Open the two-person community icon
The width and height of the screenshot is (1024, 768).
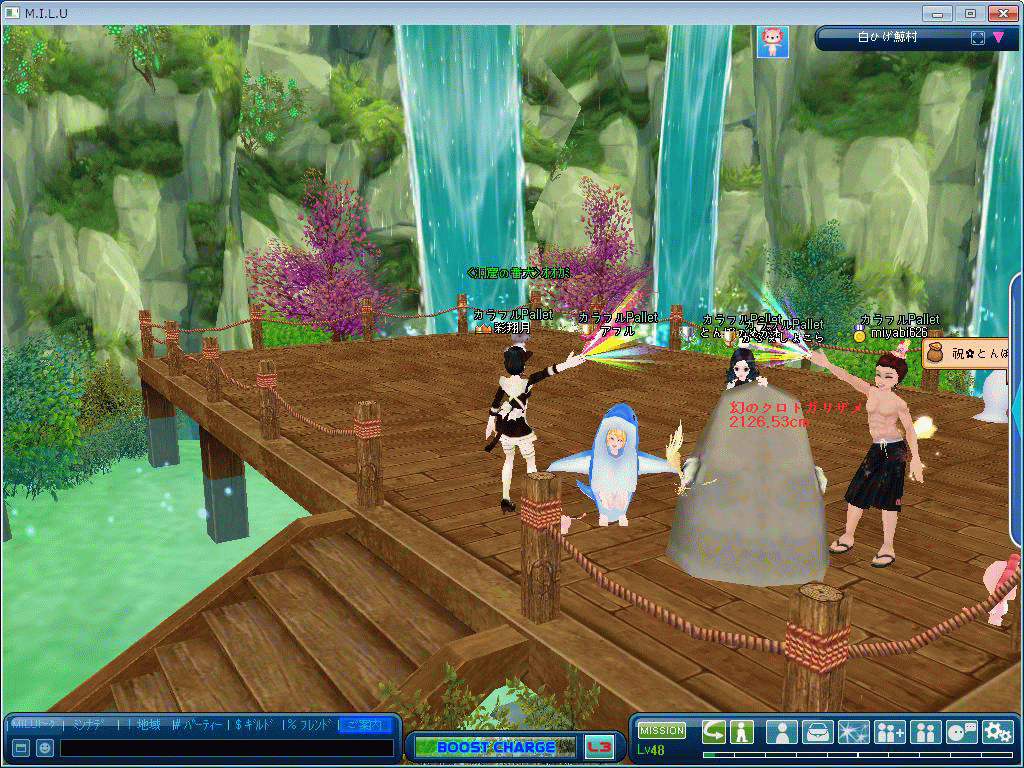926,732
